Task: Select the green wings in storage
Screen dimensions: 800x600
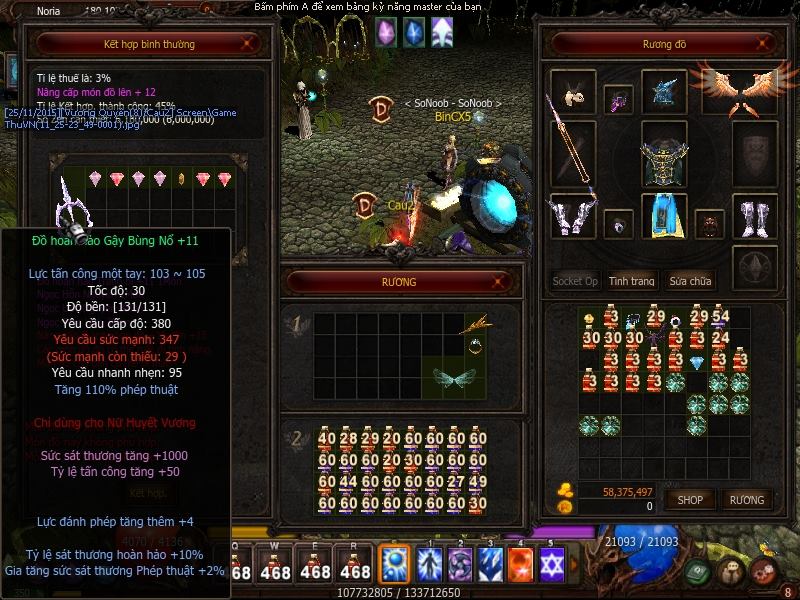Action: tap(453, 378)
